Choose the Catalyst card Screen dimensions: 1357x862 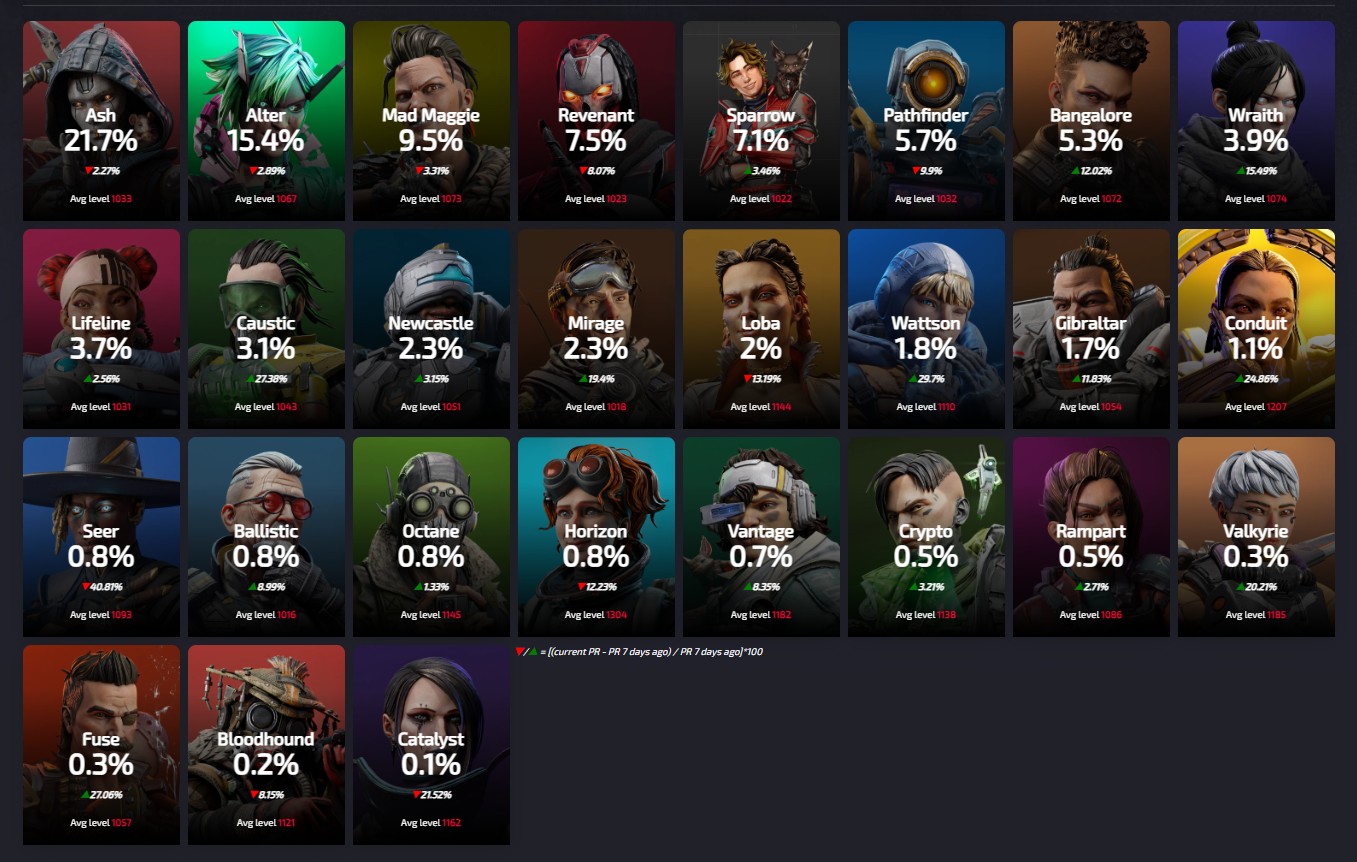(431, 745)
